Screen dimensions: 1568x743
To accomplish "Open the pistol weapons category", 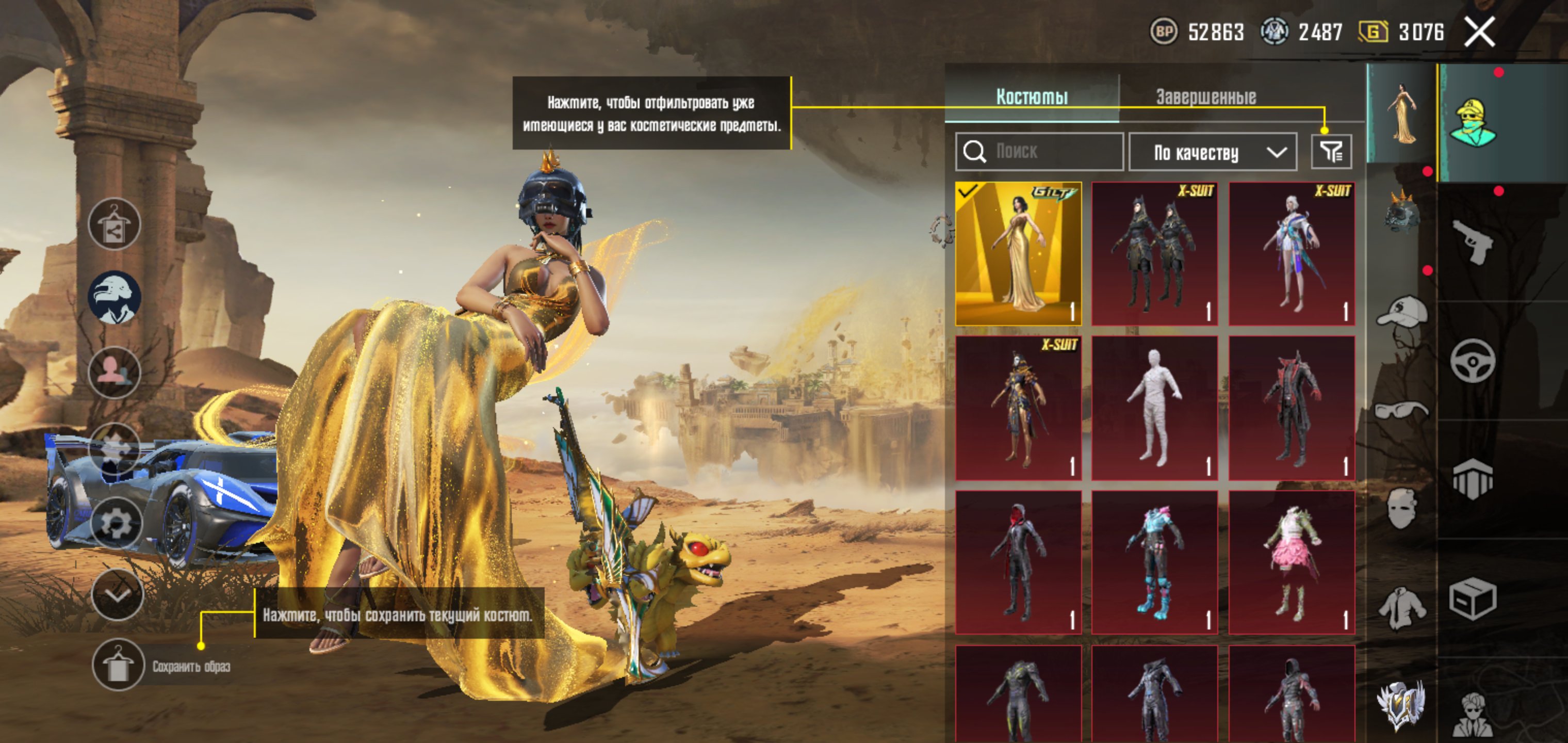I will (1473, 242).
